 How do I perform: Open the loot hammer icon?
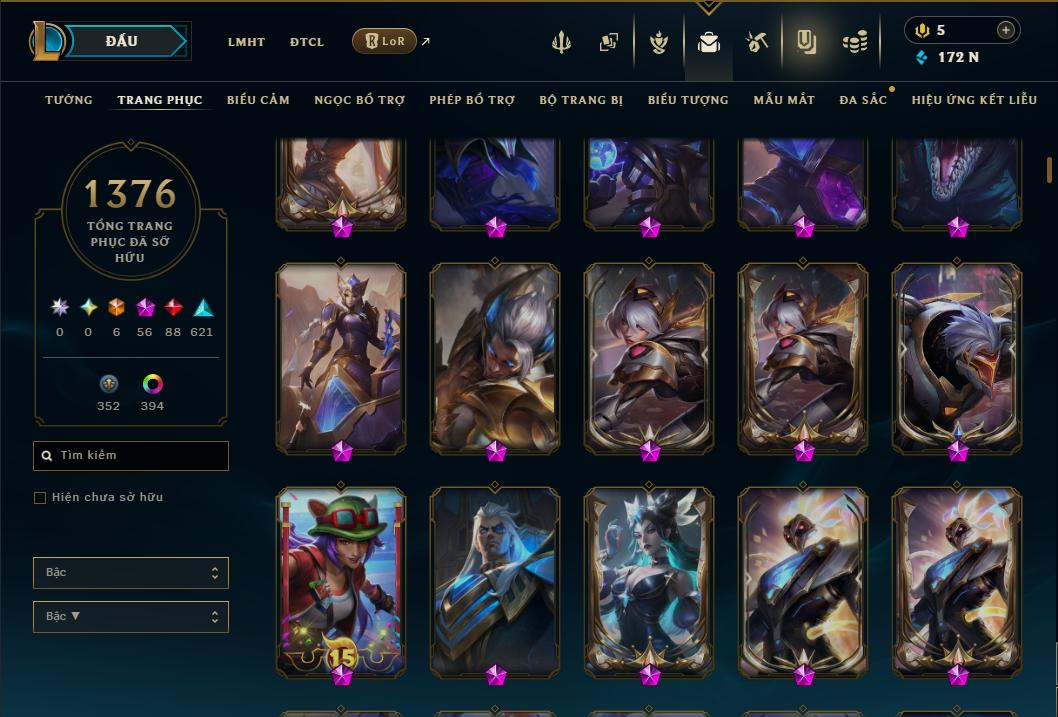coord(756,42)
